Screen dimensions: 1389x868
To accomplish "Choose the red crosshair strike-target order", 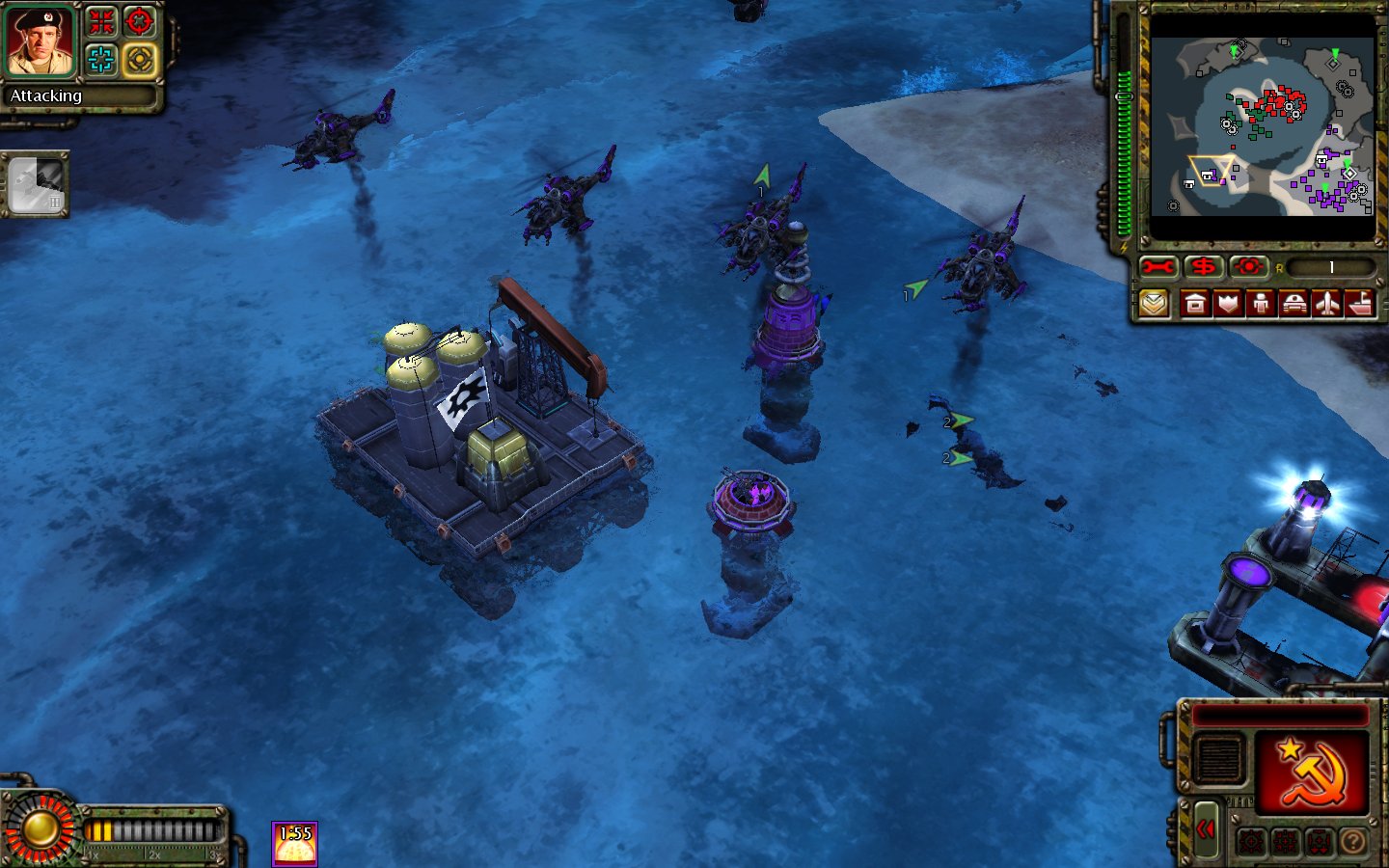I will click(x=140, y=22).
